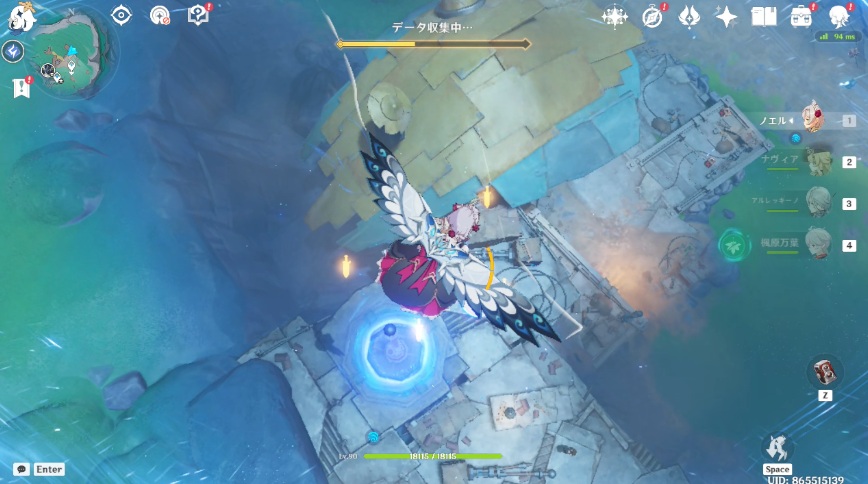This screenshot has height=484, width=868.
Task: Open the battle pass winged icon
Action: [689, 16]
